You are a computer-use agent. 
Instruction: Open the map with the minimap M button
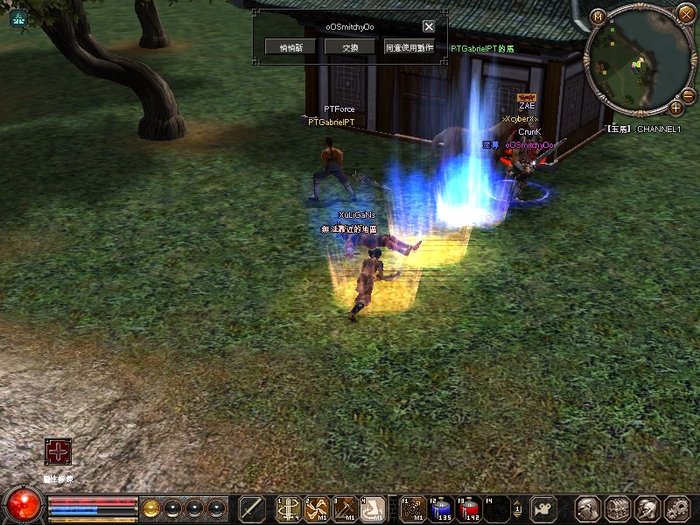598,16
